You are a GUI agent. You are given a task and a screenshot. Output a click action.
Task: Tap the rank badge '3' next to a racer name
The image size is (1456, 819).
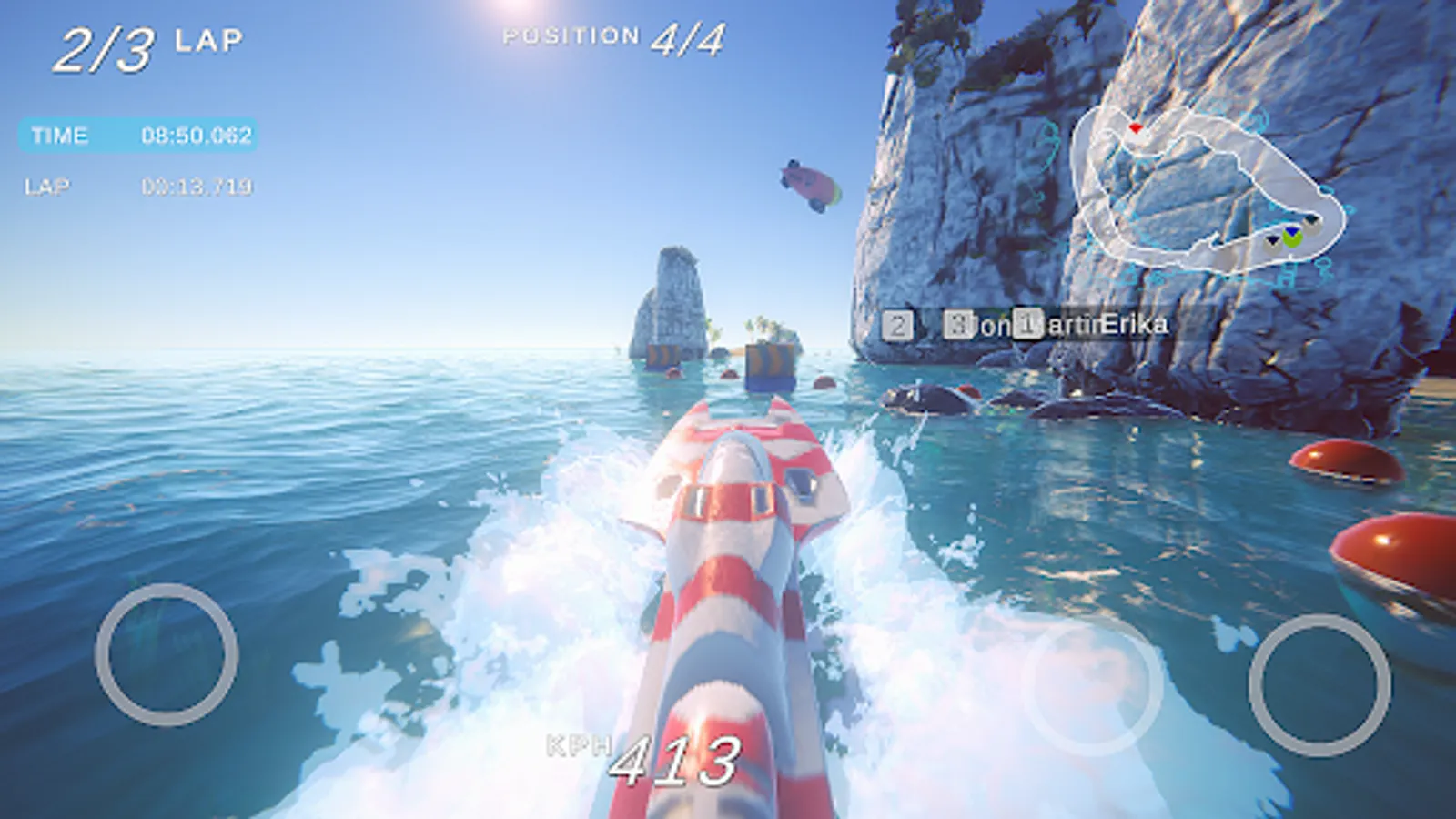click(x=958, y=325)
